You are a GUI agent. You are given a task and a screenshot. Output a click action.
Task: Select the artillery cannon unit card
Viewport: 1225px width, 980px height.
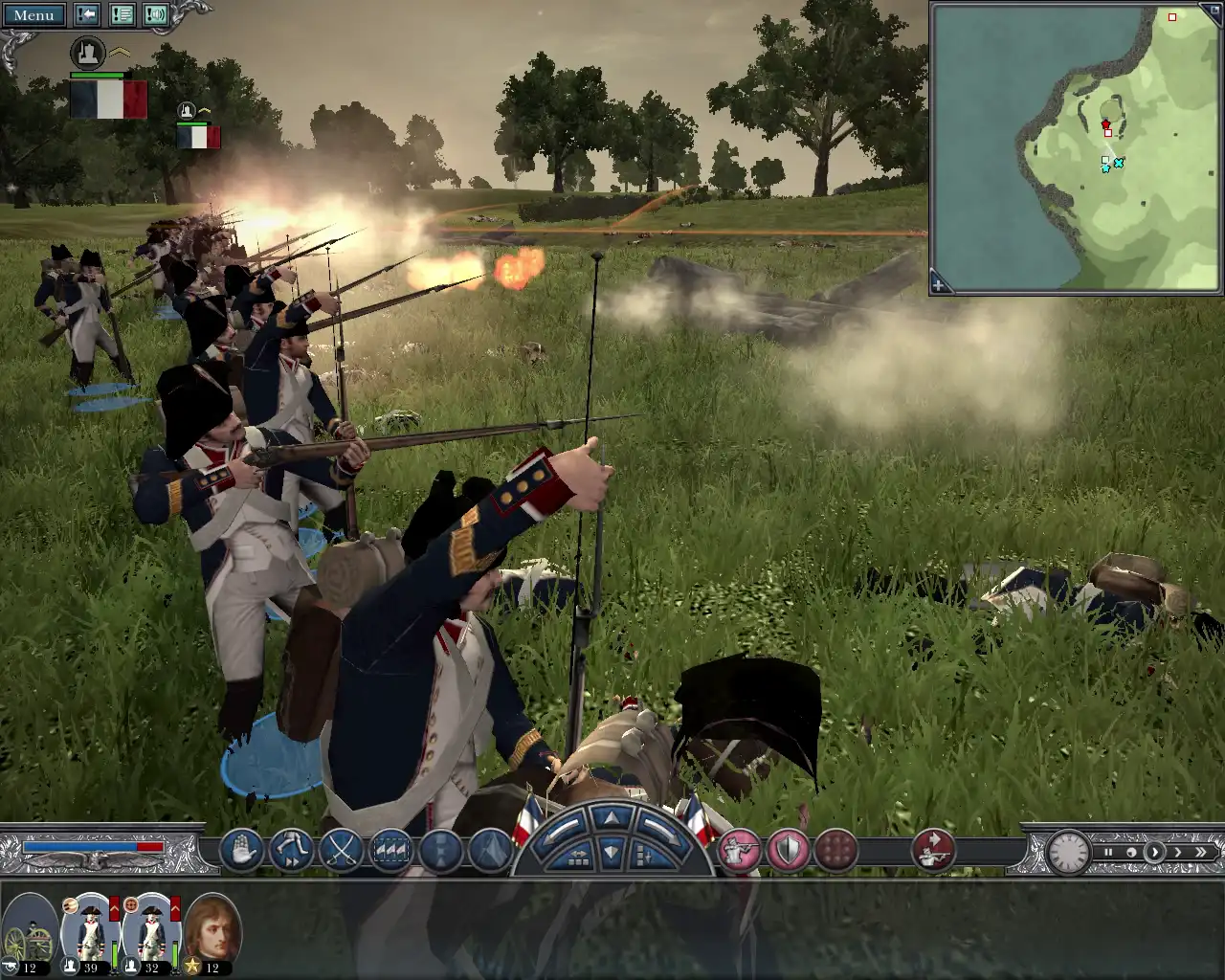29,933
